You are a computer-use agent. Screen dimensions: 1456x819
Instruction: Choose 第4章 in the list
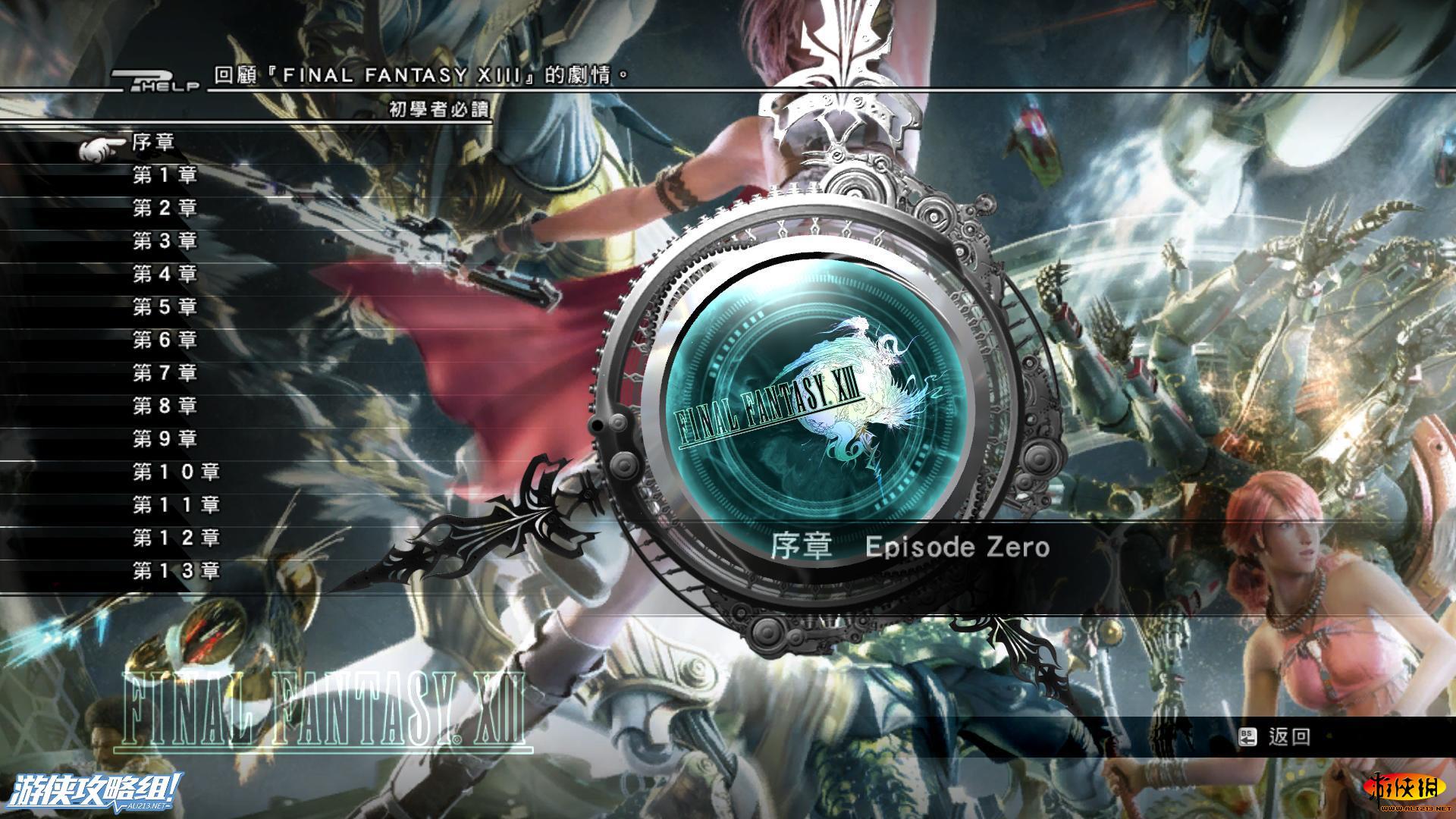click(165, 274)
